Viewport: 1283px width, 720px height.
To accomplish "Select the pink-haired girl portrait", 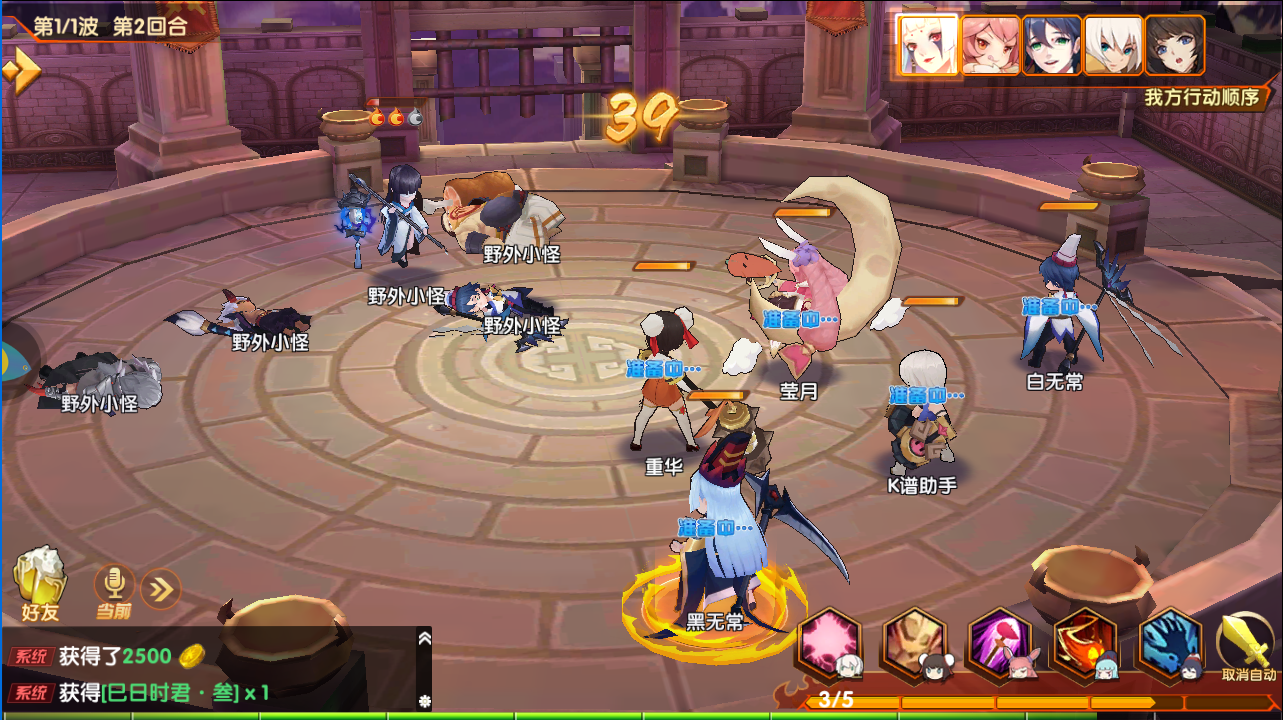I will 990,45.
